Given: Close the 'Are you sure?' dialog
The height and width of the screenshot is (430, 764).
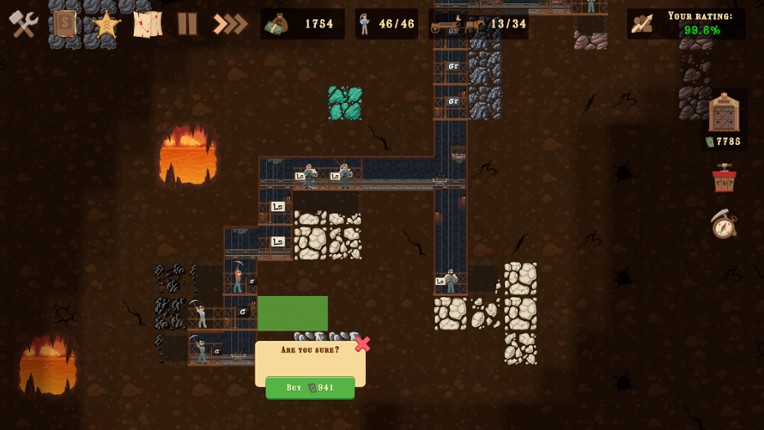Looking at the screenshot, I should pos(362,344).
